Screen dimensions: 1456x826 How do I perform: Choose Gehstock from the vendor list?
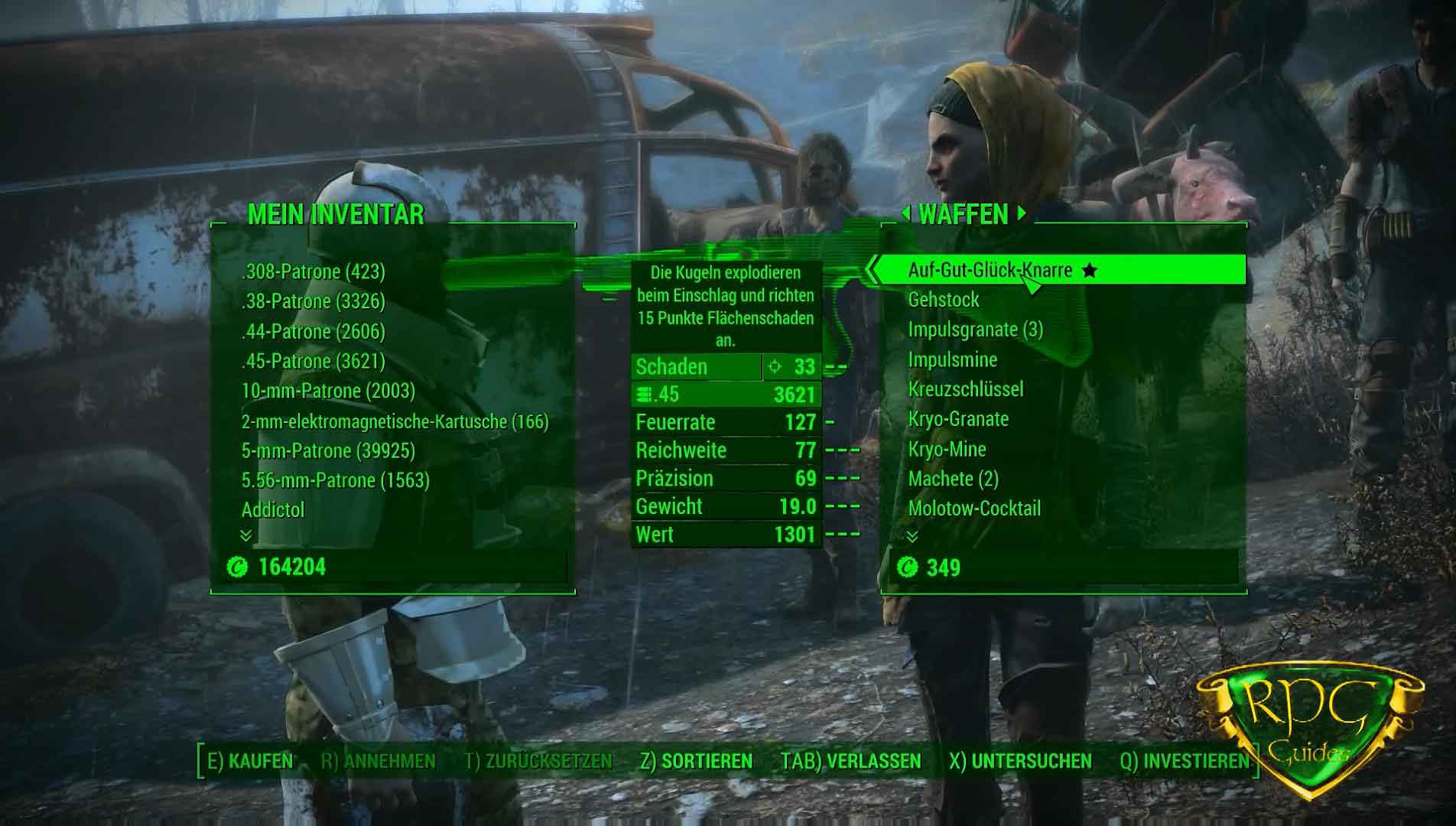(x=943, y=300)
